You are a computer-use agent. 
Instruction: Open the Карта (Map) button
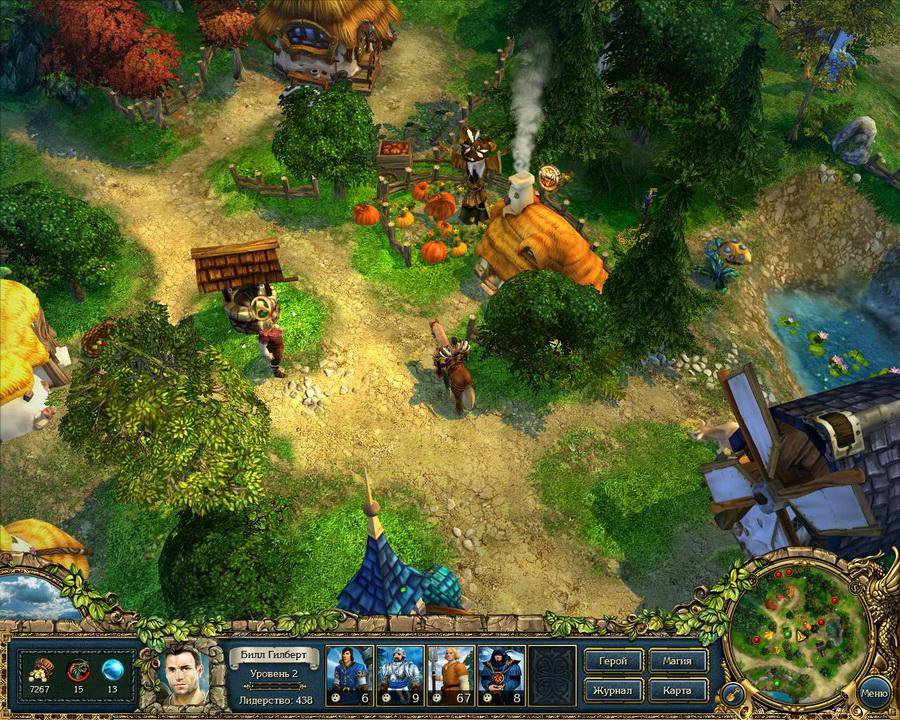pyautogui.click(x=678, y=690)
